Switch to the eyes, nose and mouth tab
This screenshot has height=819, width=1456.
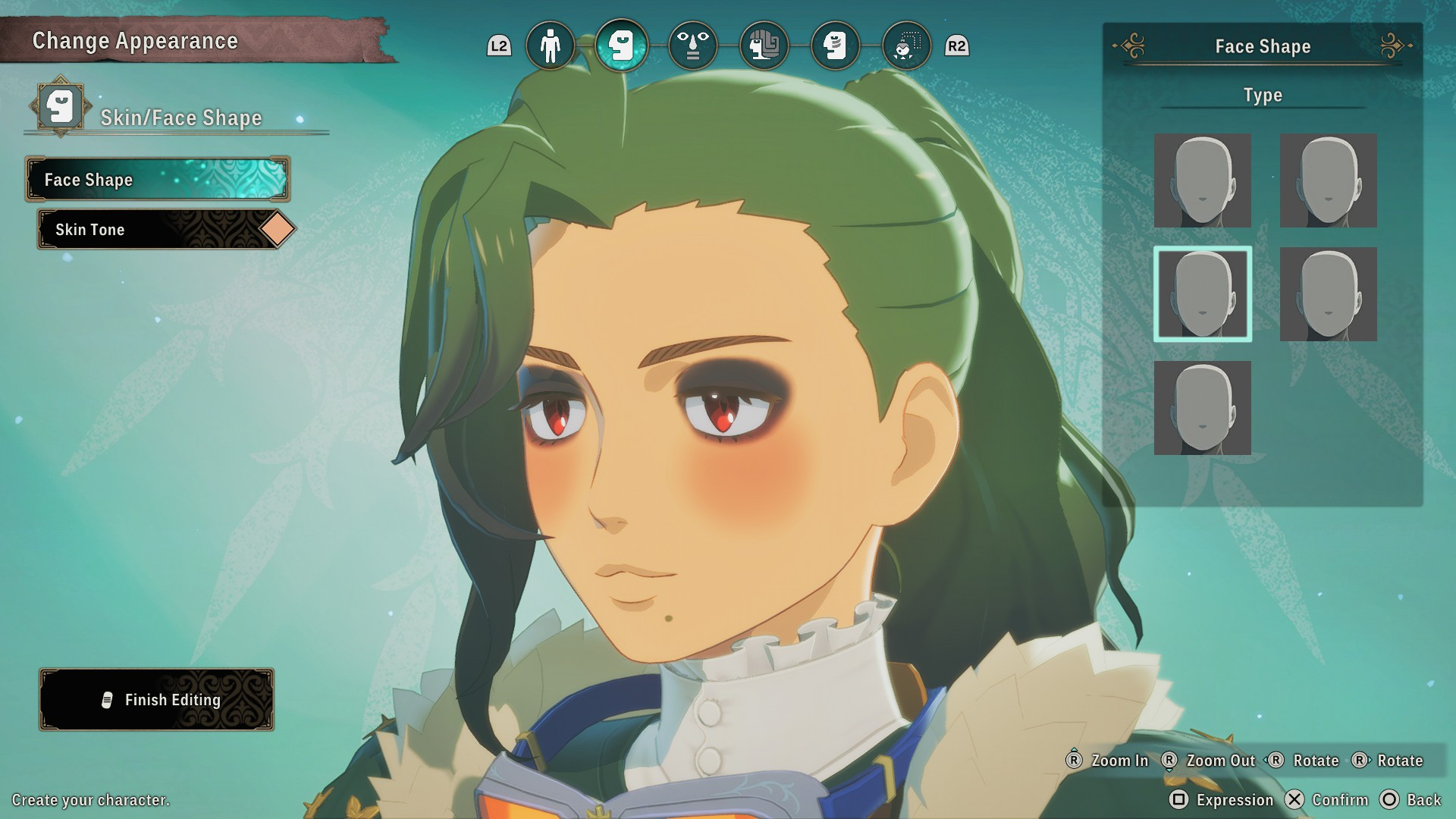click(x=692, y=46)
